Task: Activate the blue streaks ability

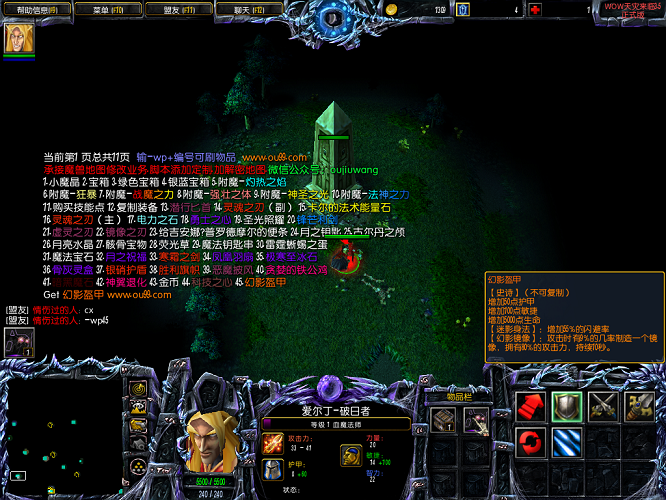Action: pos(567,442)
